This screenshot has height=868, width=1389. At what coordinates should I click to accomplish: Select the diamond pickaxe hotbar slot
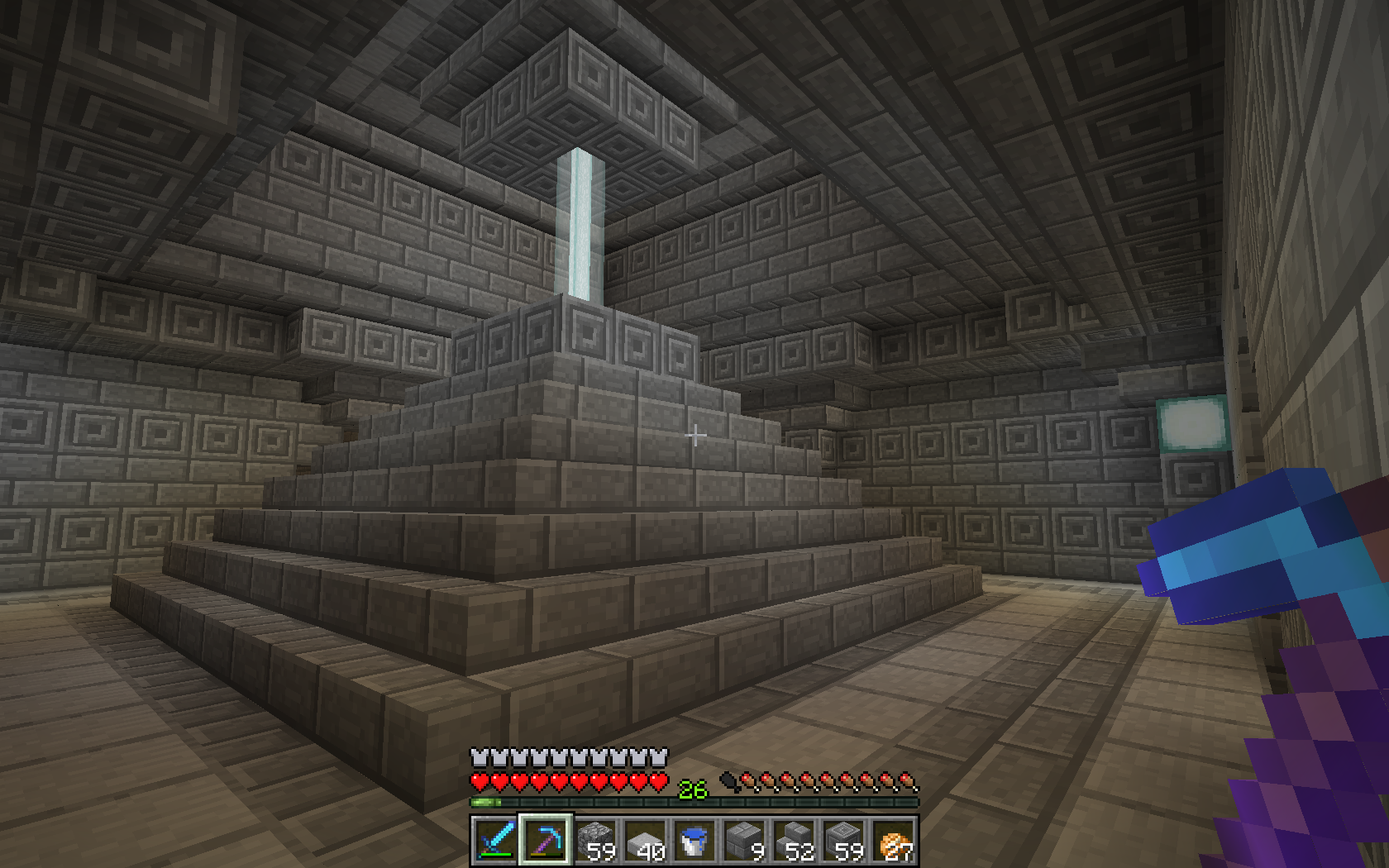[x=545, y=841]
